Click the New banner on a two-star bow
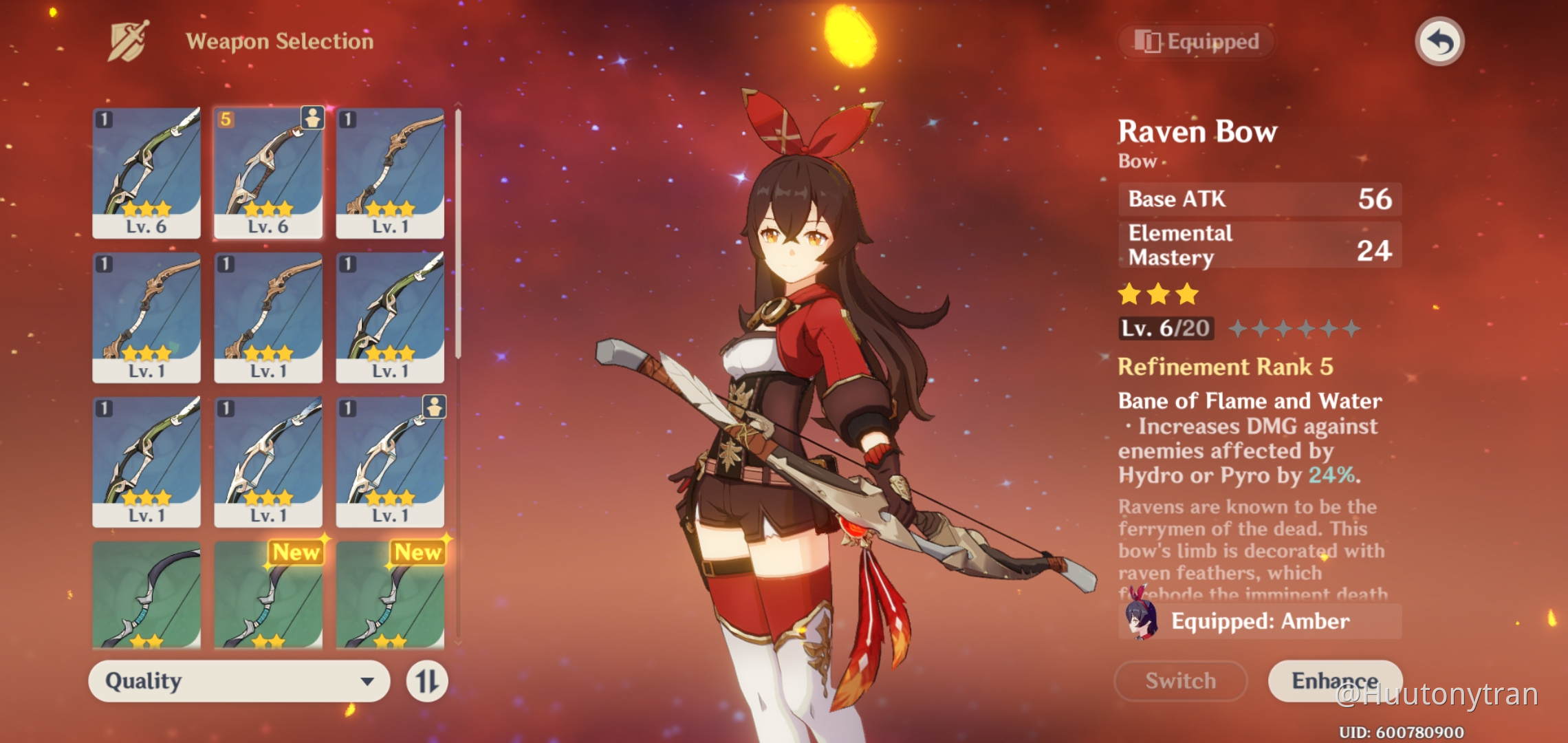 point(298,552)
